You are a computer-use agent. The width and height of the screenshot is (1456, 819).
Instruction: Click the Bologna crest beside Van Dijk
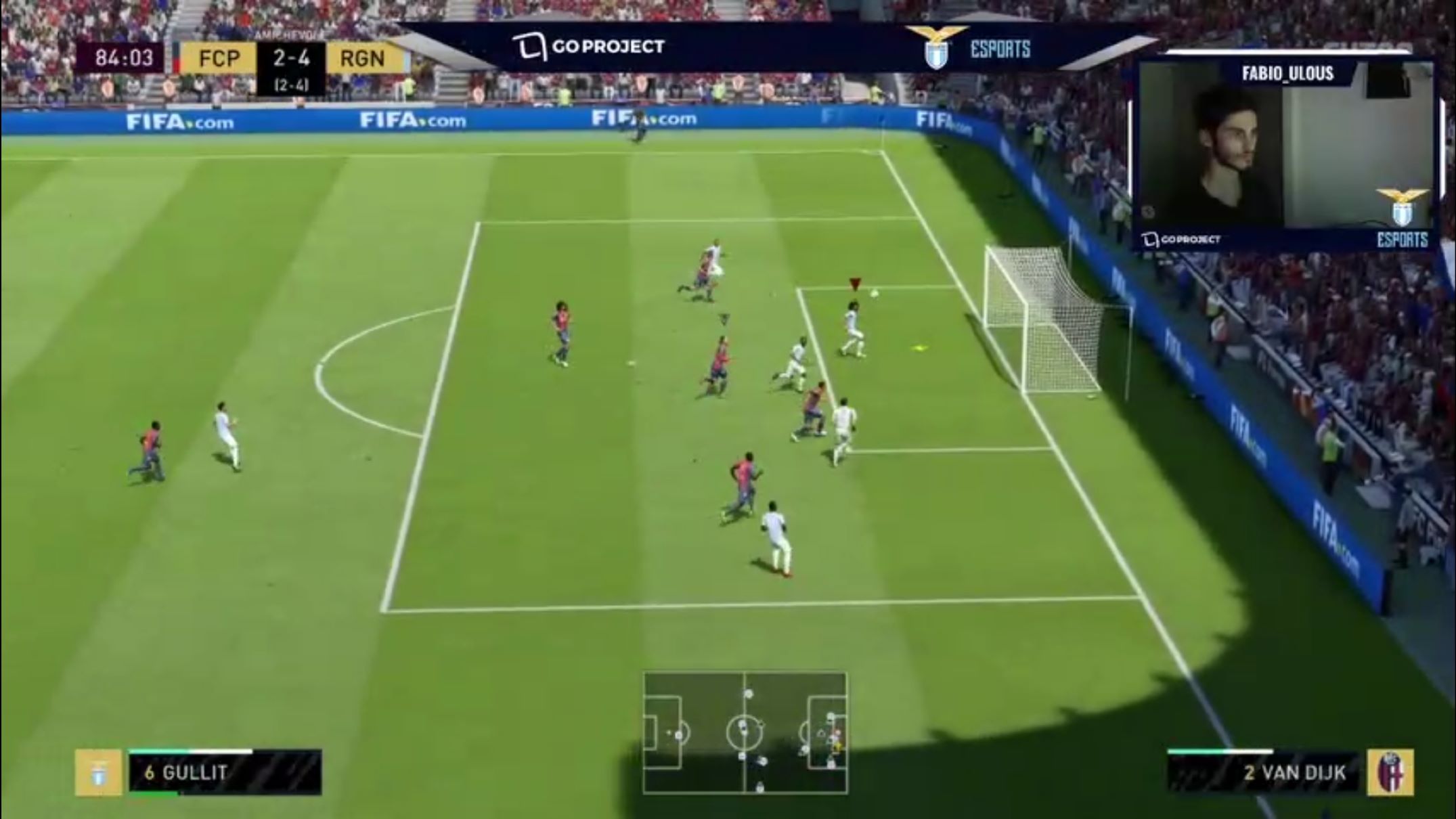(1390, 772)
